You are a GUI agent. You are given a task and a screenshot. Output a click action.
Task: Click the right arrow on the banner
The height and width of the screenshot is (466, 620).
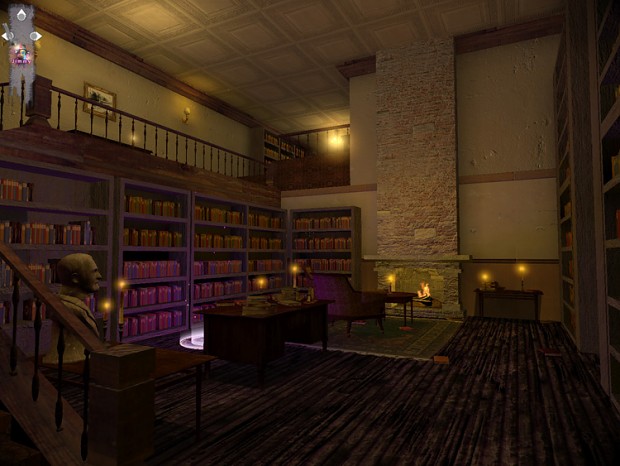[36, 36]
